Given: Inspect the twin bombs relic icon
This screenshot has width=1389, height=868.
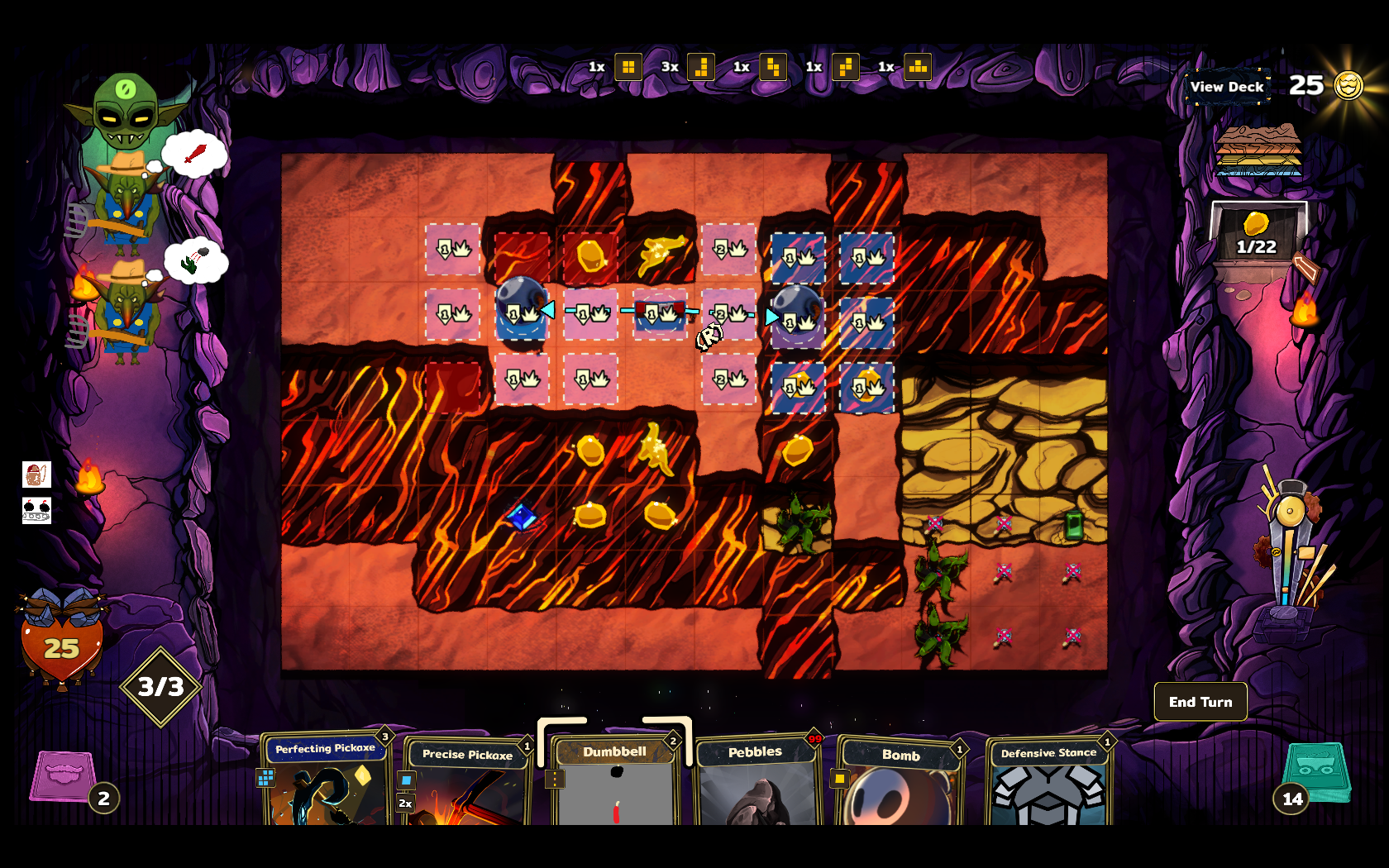Looking at the screenshot, I should (36, 510).
